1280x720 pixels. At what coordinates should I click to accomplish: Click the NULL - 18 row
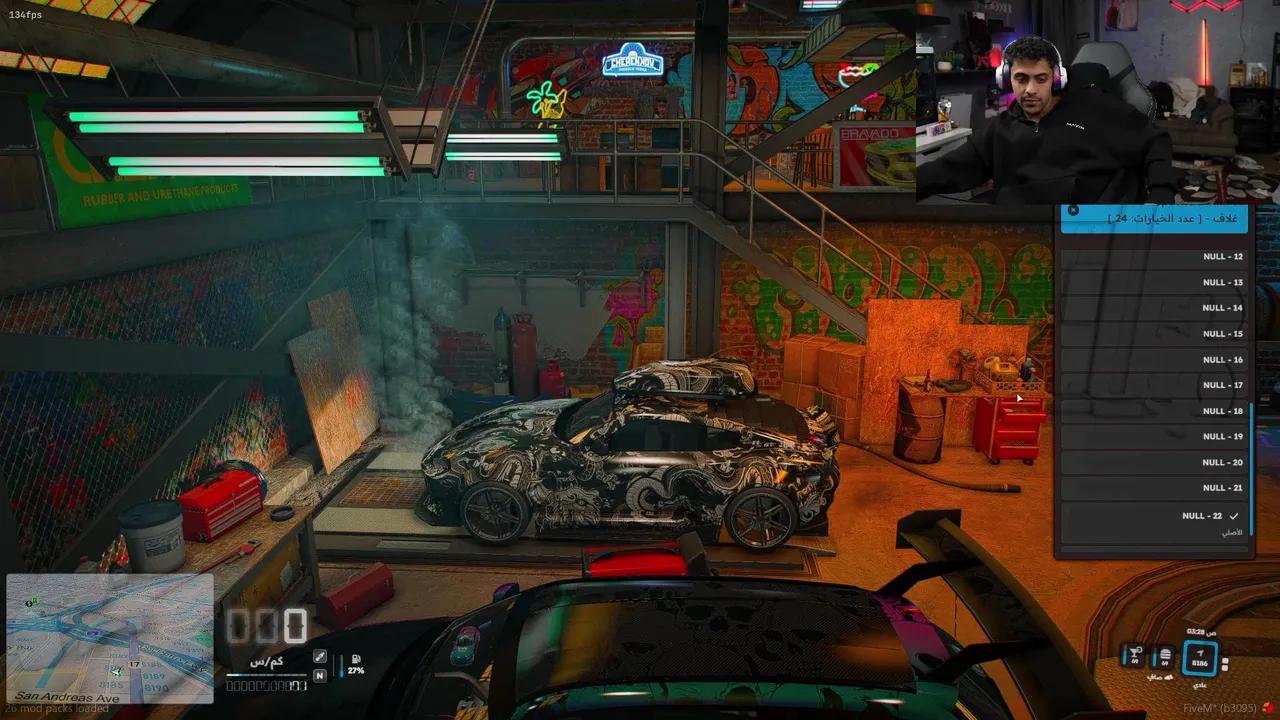pyautogui.click(x=1153, y=411)
